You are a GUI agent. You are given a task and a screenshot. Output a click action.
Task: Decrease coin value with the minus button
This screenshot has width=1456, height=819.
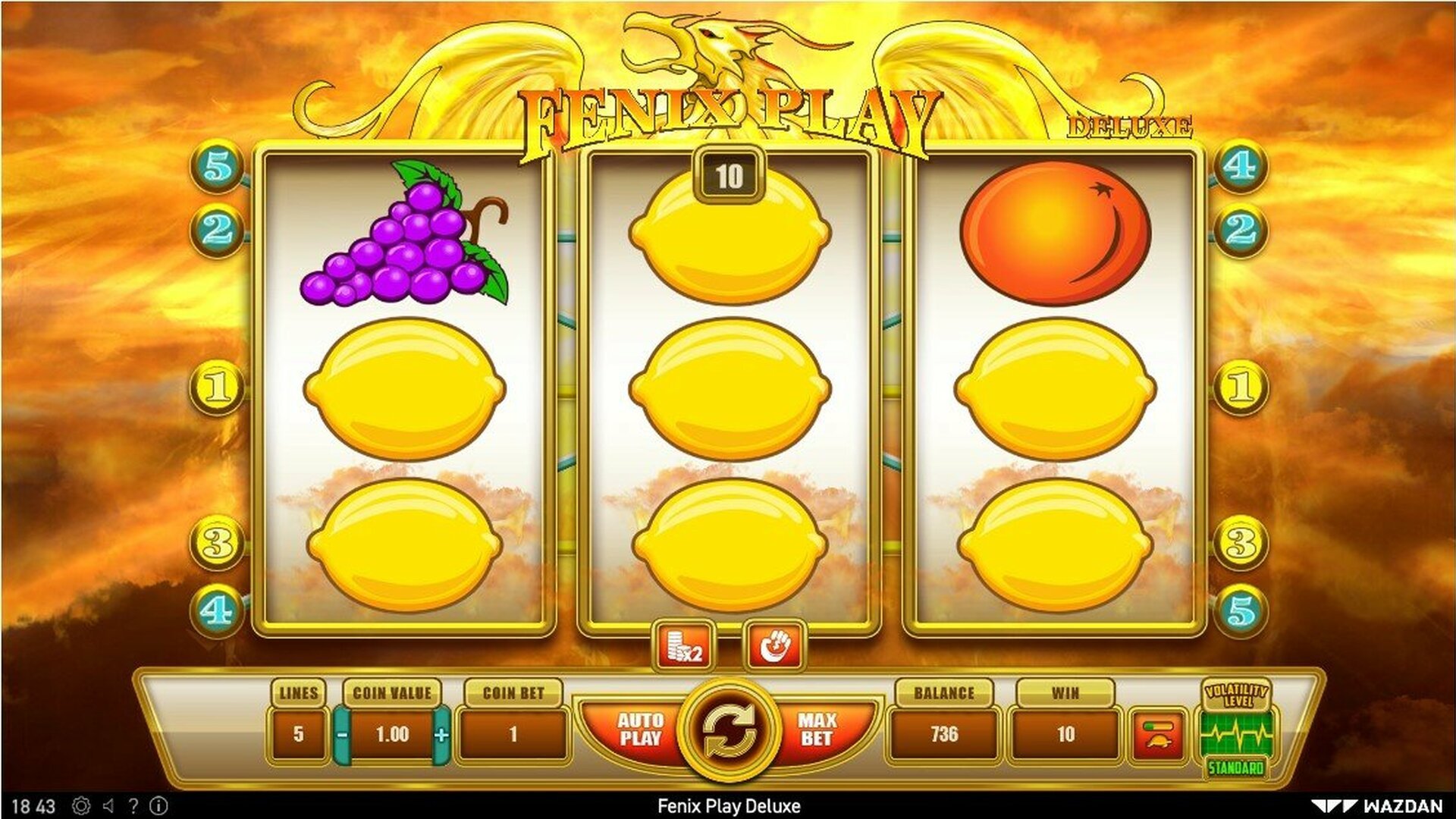click(x=343, y=734)
